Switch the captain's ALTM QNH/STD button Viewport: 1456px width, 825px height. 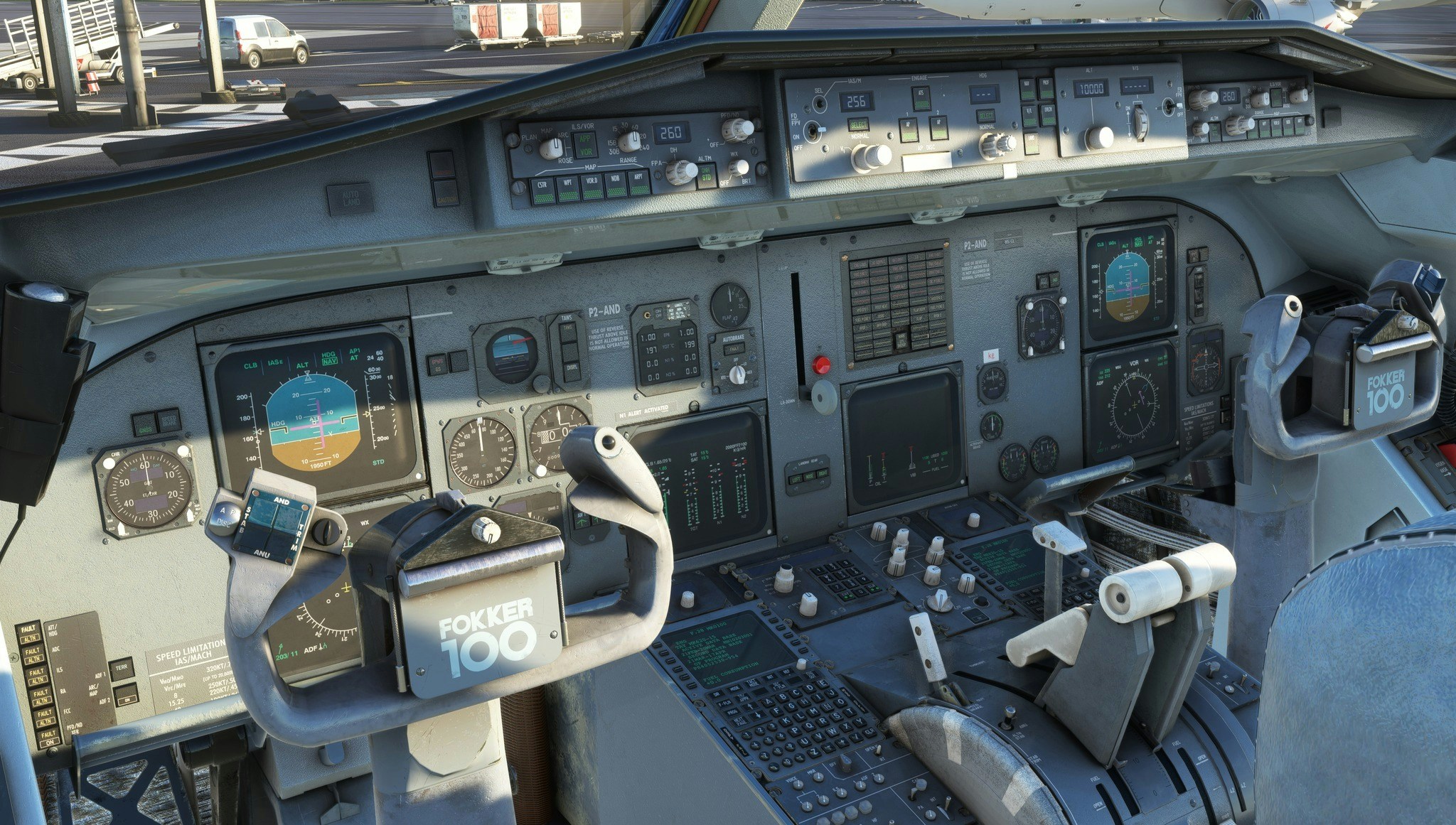coord(706,176)
